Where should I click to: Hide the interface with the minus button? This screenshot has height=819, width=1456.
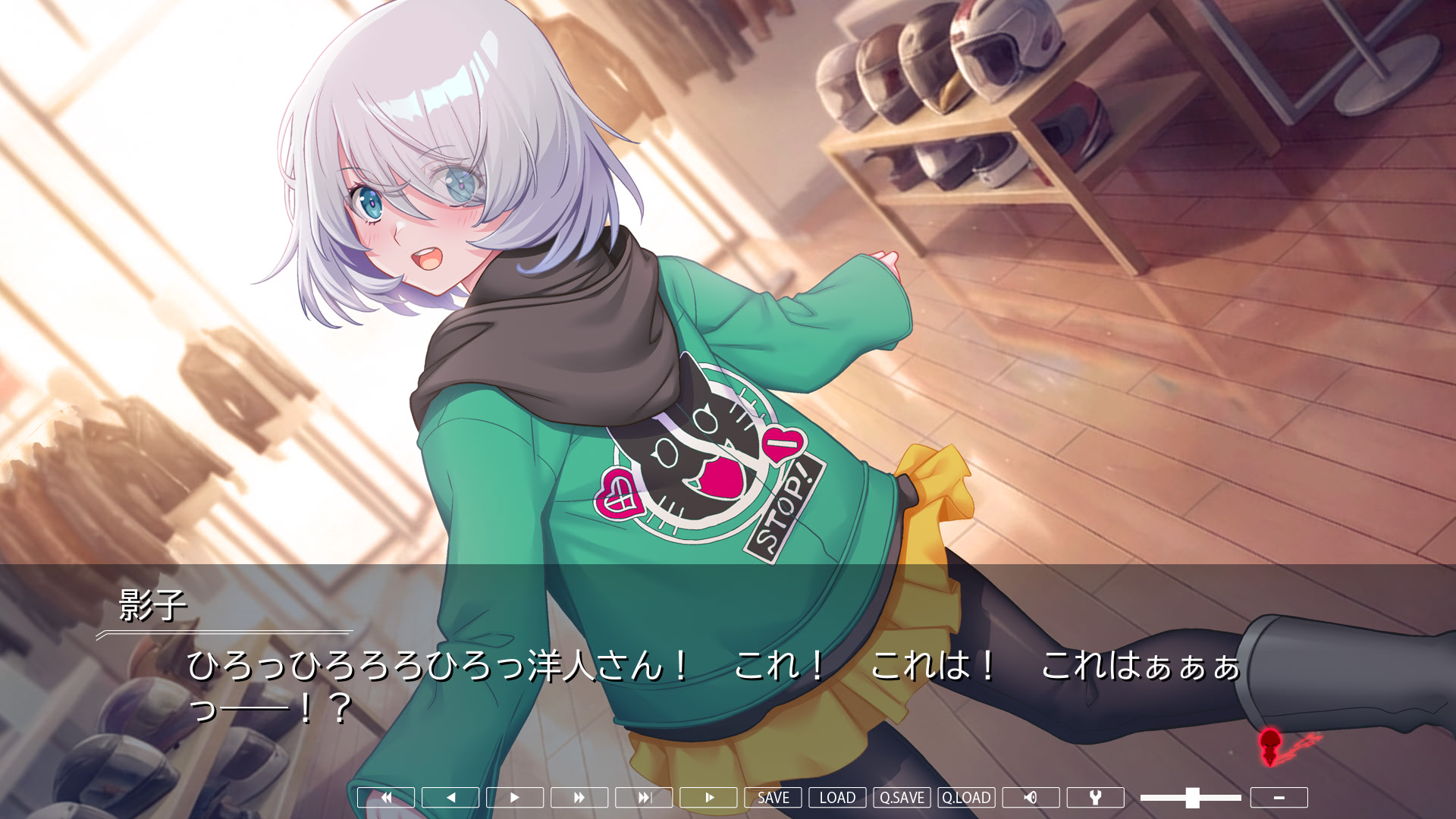1281,797
